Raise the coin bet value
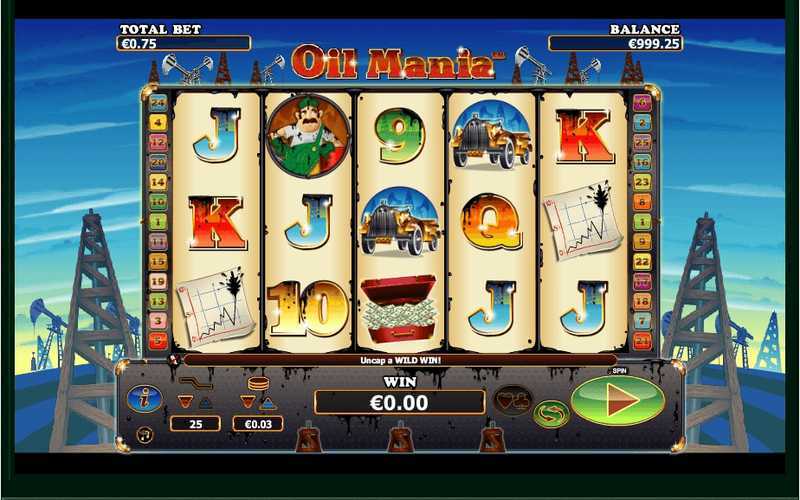The height and width of the screenshot is (500, 800). pyautogui.click(x=268, y=402)
